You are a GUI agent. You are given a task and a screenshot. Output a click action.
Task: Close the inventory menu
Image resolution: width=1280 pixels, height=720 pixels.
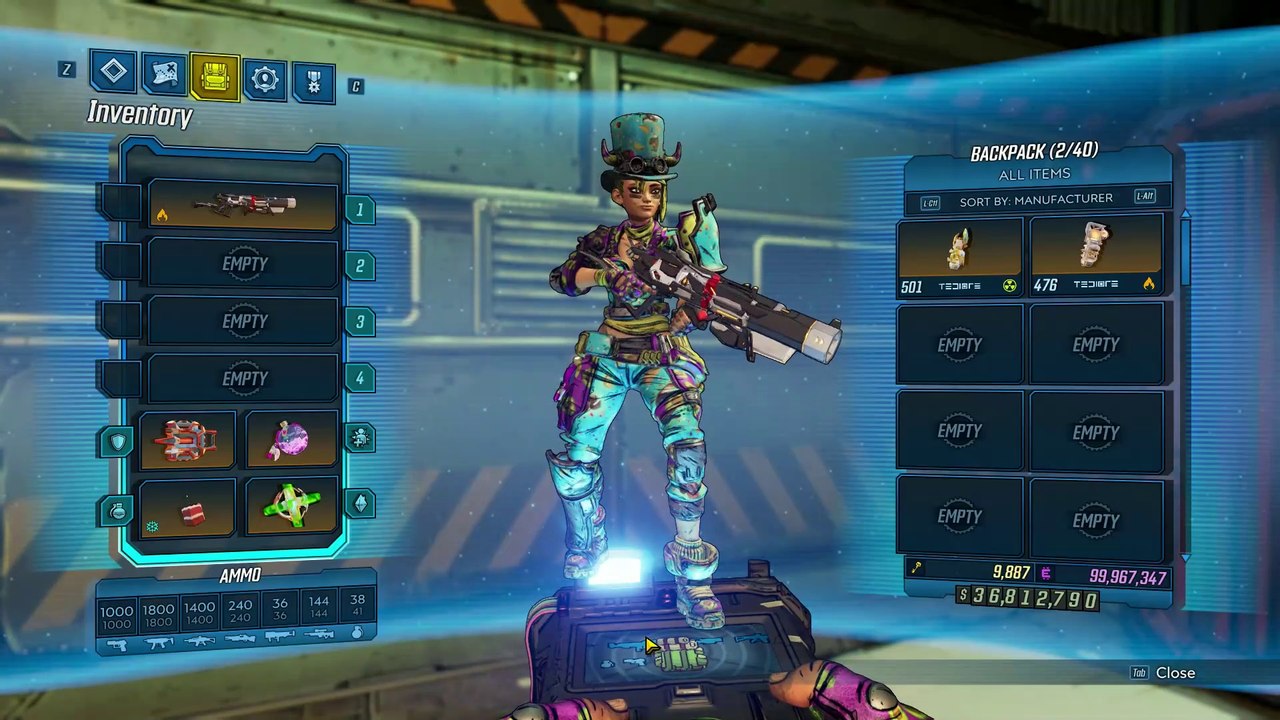[1174, 673]
